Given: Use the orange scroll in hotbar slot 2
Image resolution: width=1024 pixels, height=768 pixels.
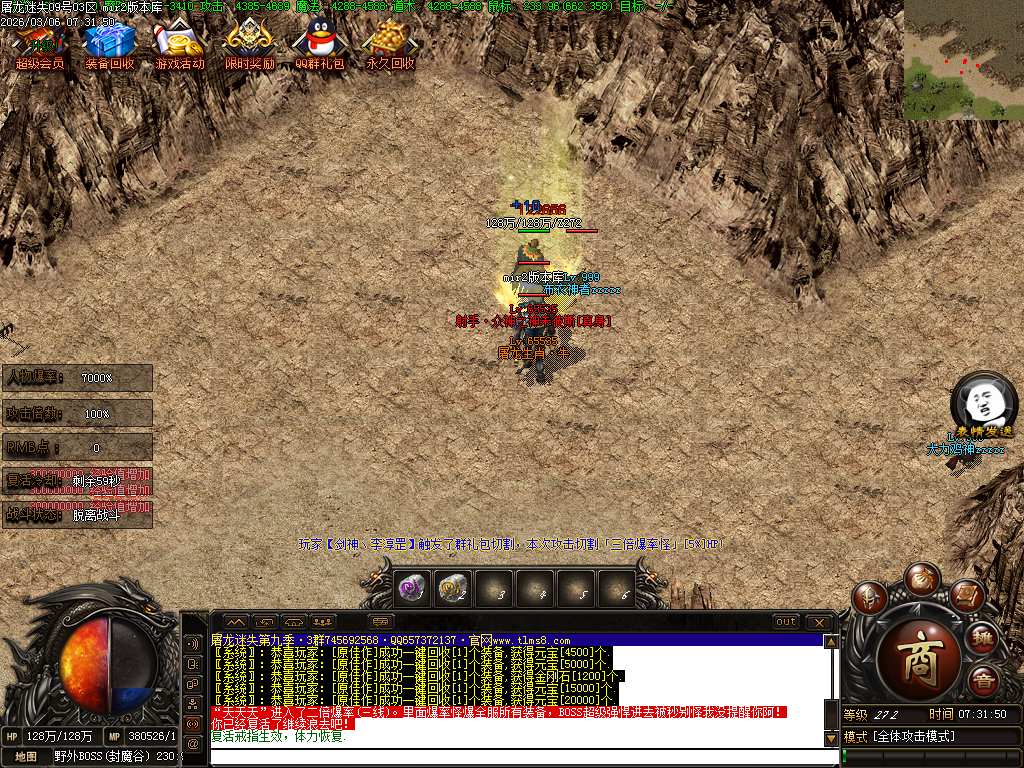Looking at the screenshot, I should pos(452,589).
